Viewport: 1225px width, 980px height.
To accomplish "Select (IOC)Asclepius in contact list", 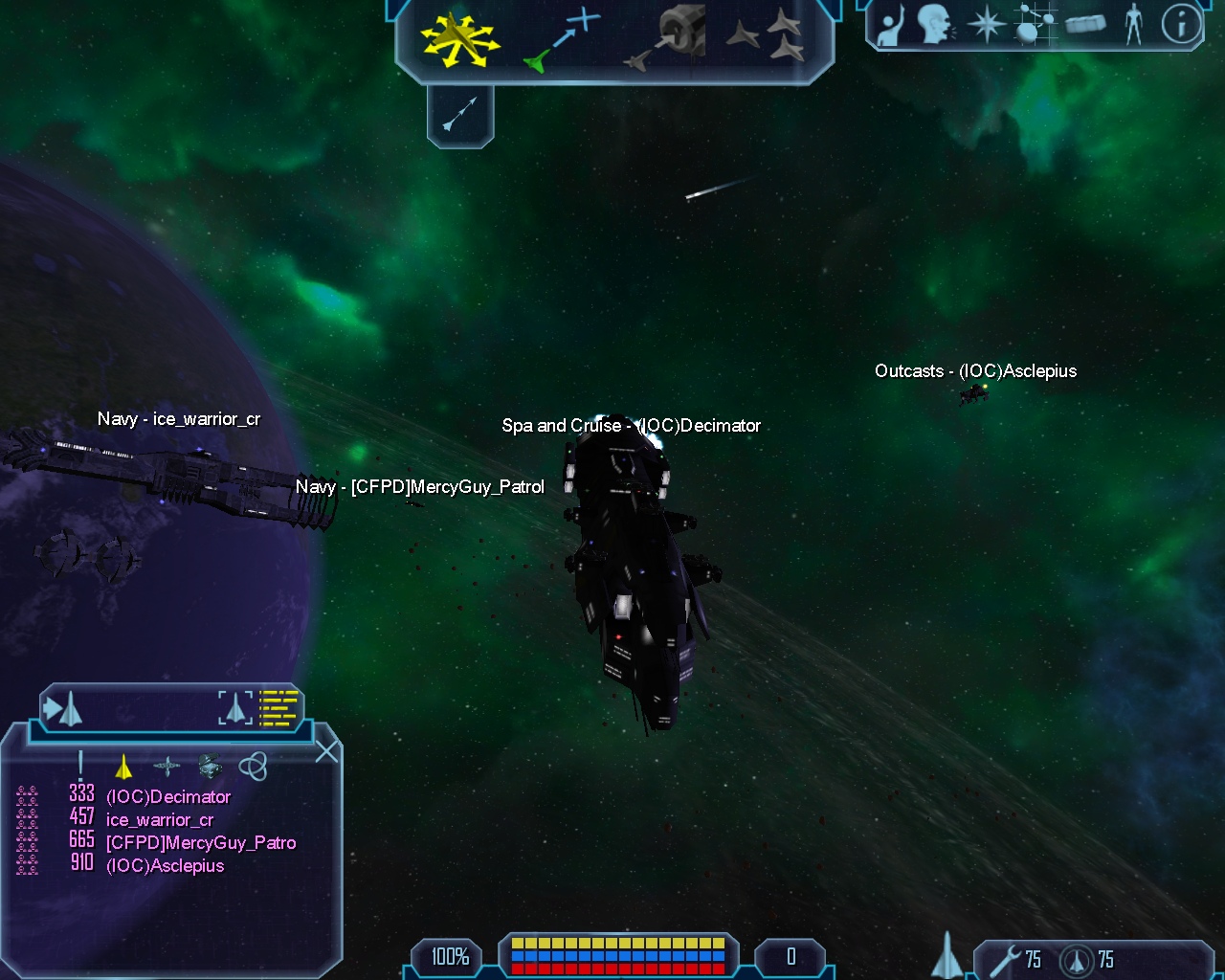I will [x=165, y=865].
